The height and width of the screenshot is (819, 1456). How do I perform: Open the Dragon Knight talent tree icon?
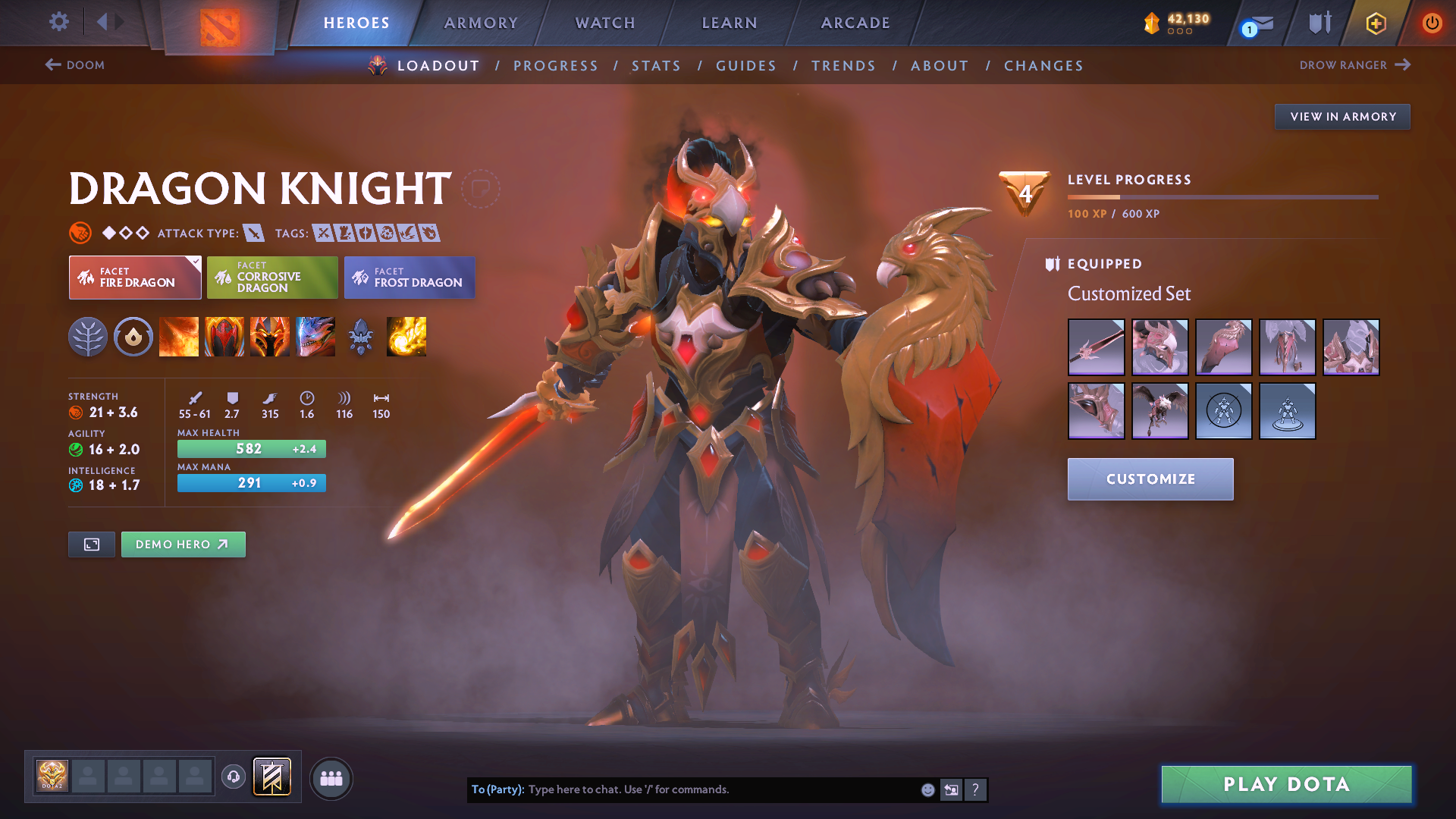tap(88, 337)
